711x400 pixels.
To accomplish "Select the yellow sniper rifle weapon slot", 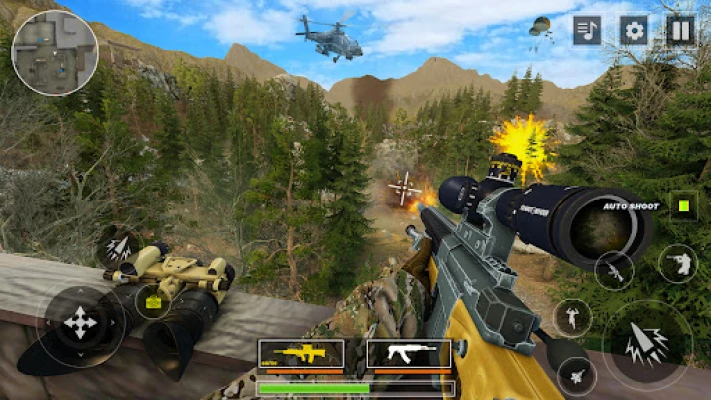I will (x=301, y=353).
